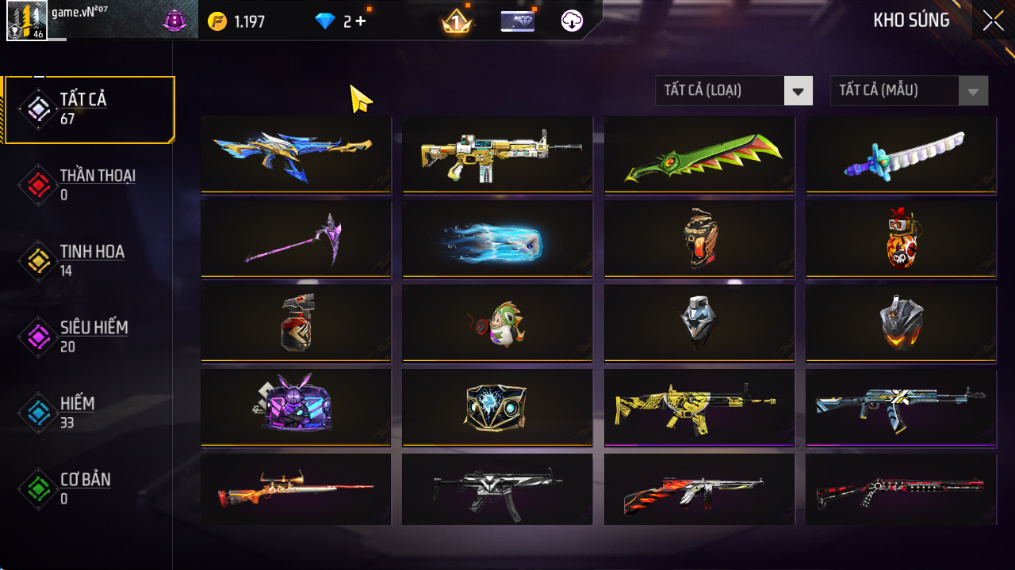Choose the yellow and black AK skin
The height and width of the screenshot is (570, 1015).
click(699, 406)
